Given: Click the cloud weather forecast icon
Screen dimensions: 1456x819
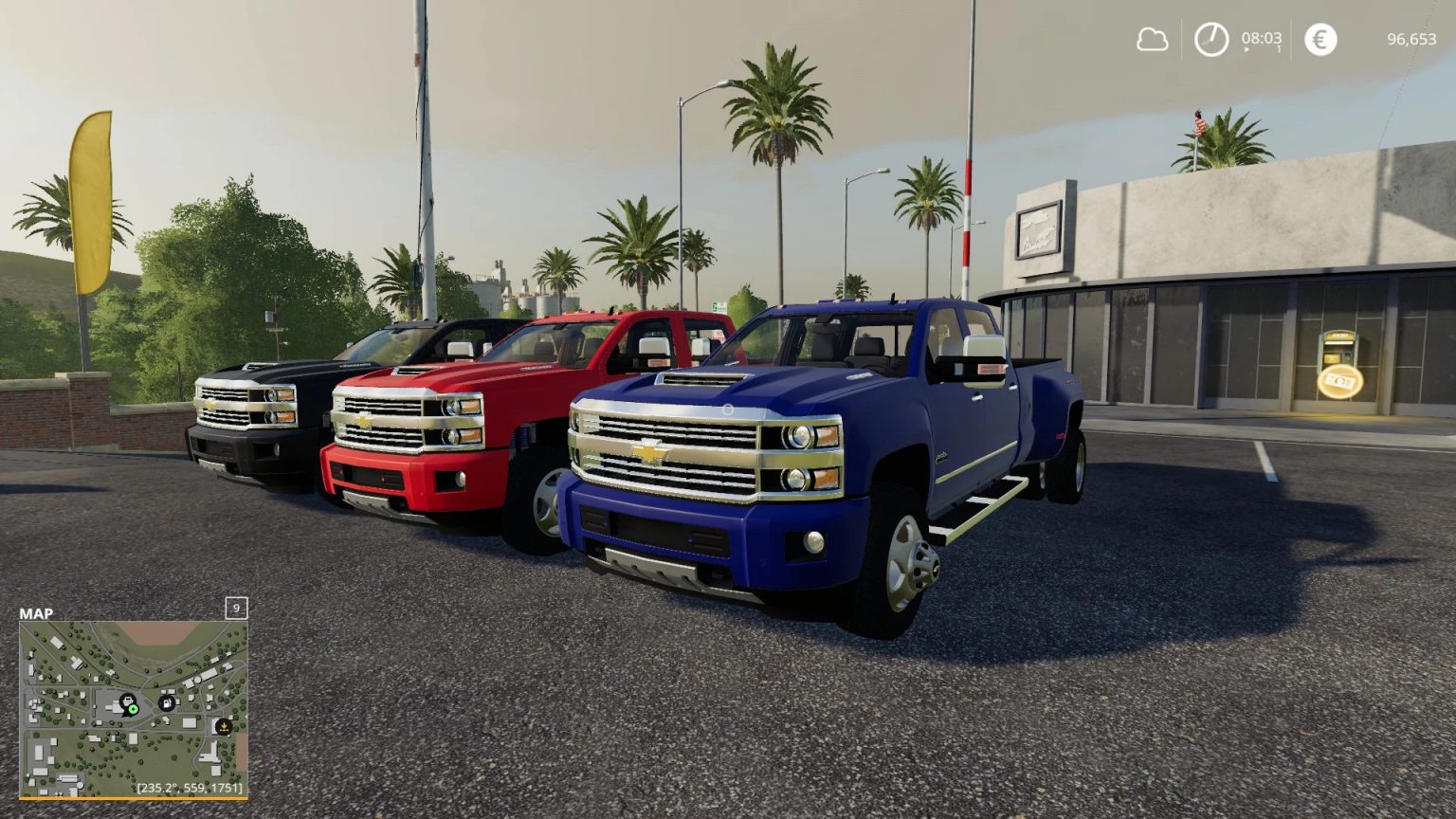Looking at the screenshot, I should [1155, 41].
